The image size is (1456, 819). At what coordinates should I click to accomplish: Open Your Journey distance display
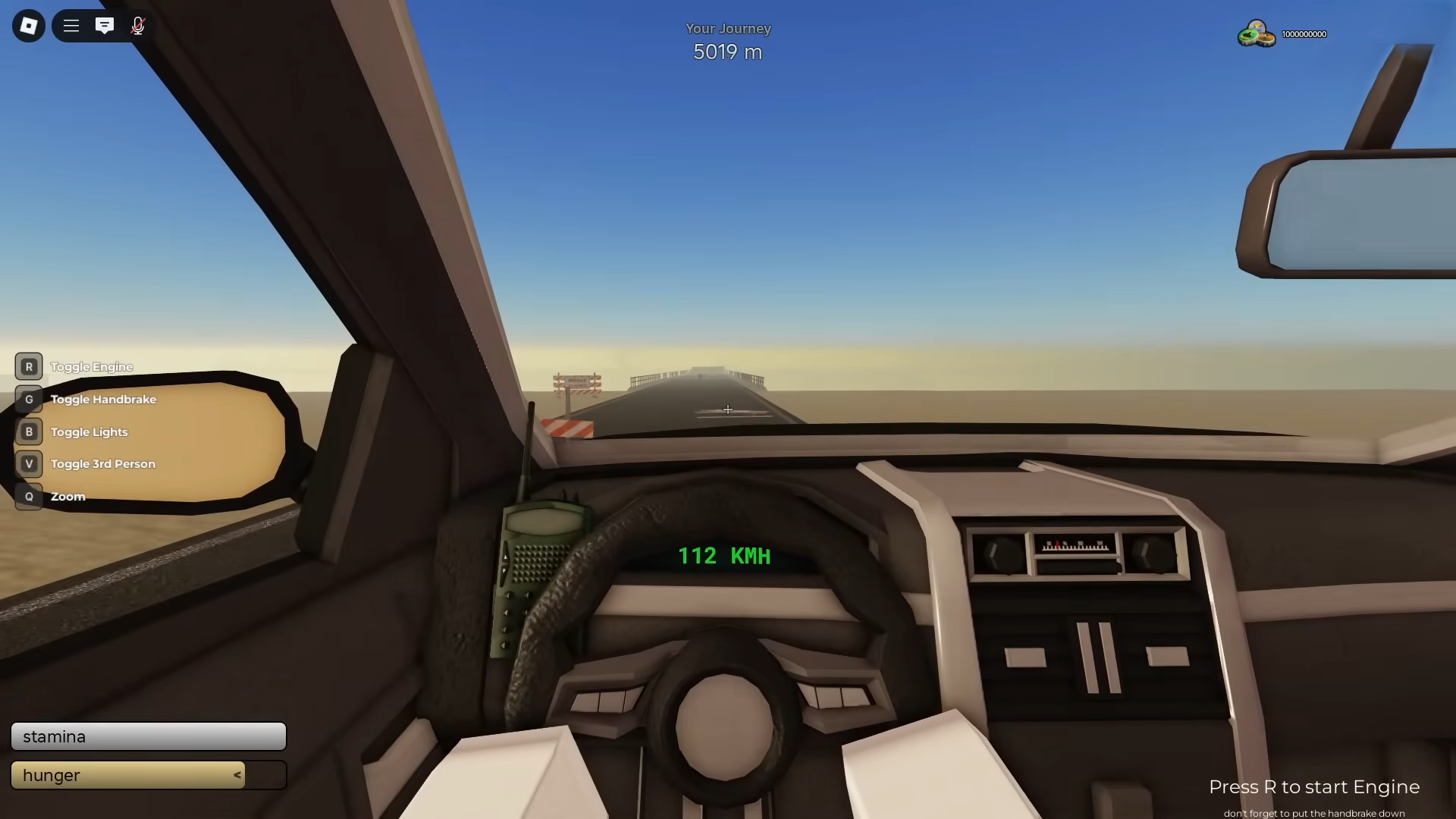727,39
